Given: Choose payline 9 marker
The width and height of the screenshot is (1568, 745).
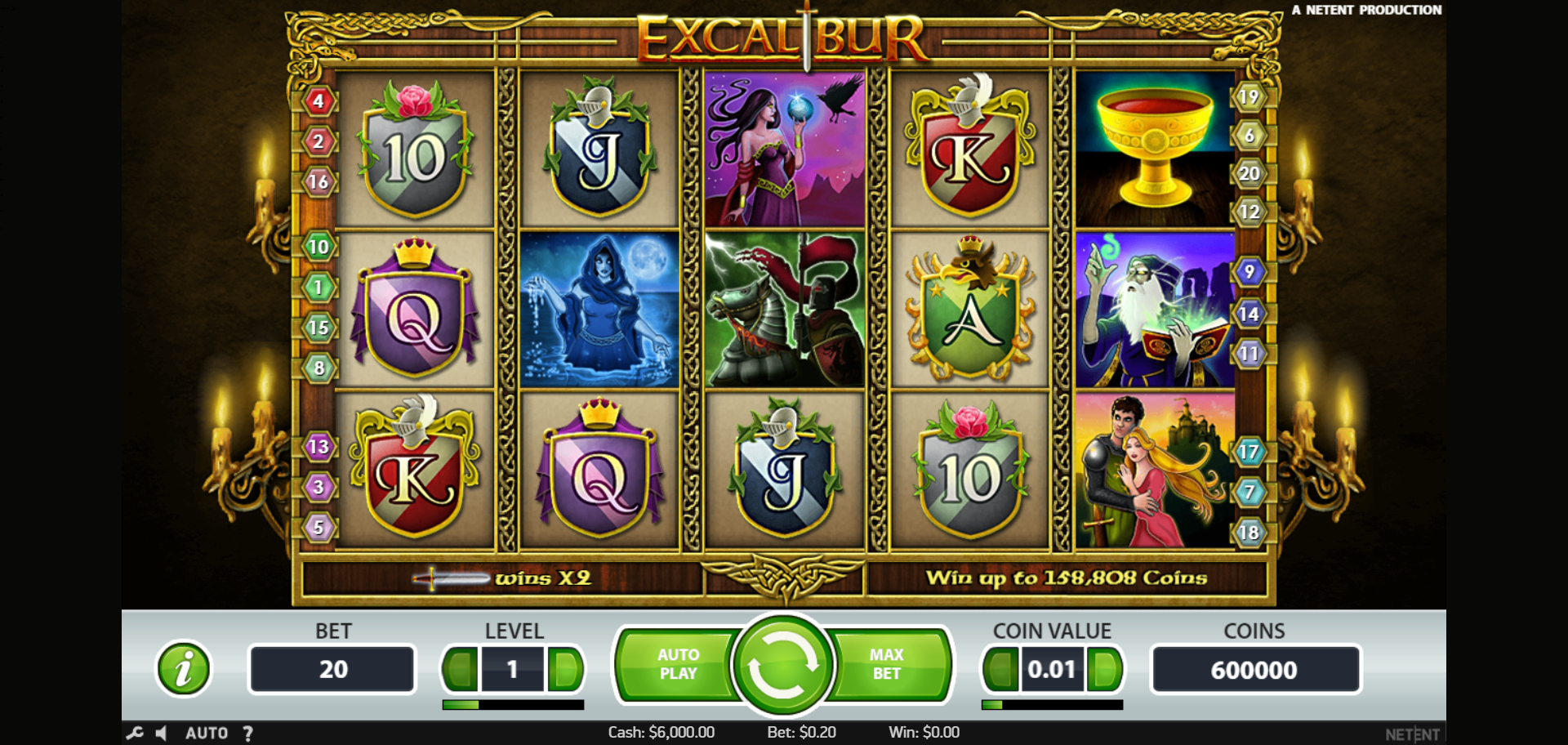Looking at the screenshot, I should [1249, 271].
